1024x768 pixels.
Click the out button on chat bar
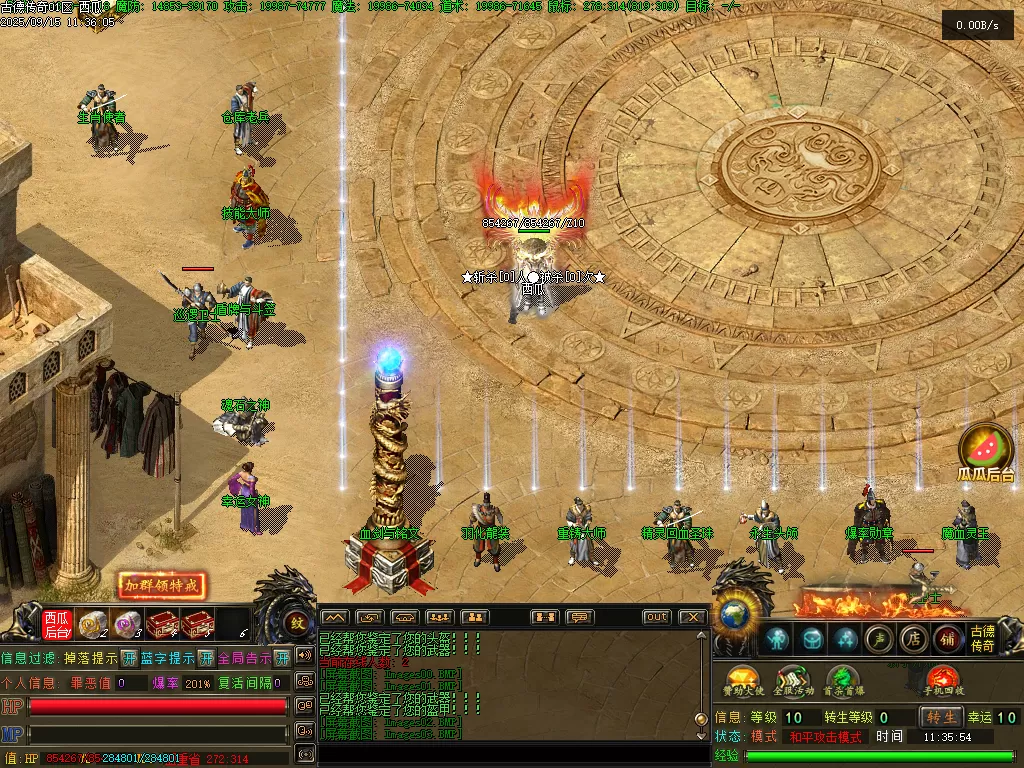(x=656, y=618)
